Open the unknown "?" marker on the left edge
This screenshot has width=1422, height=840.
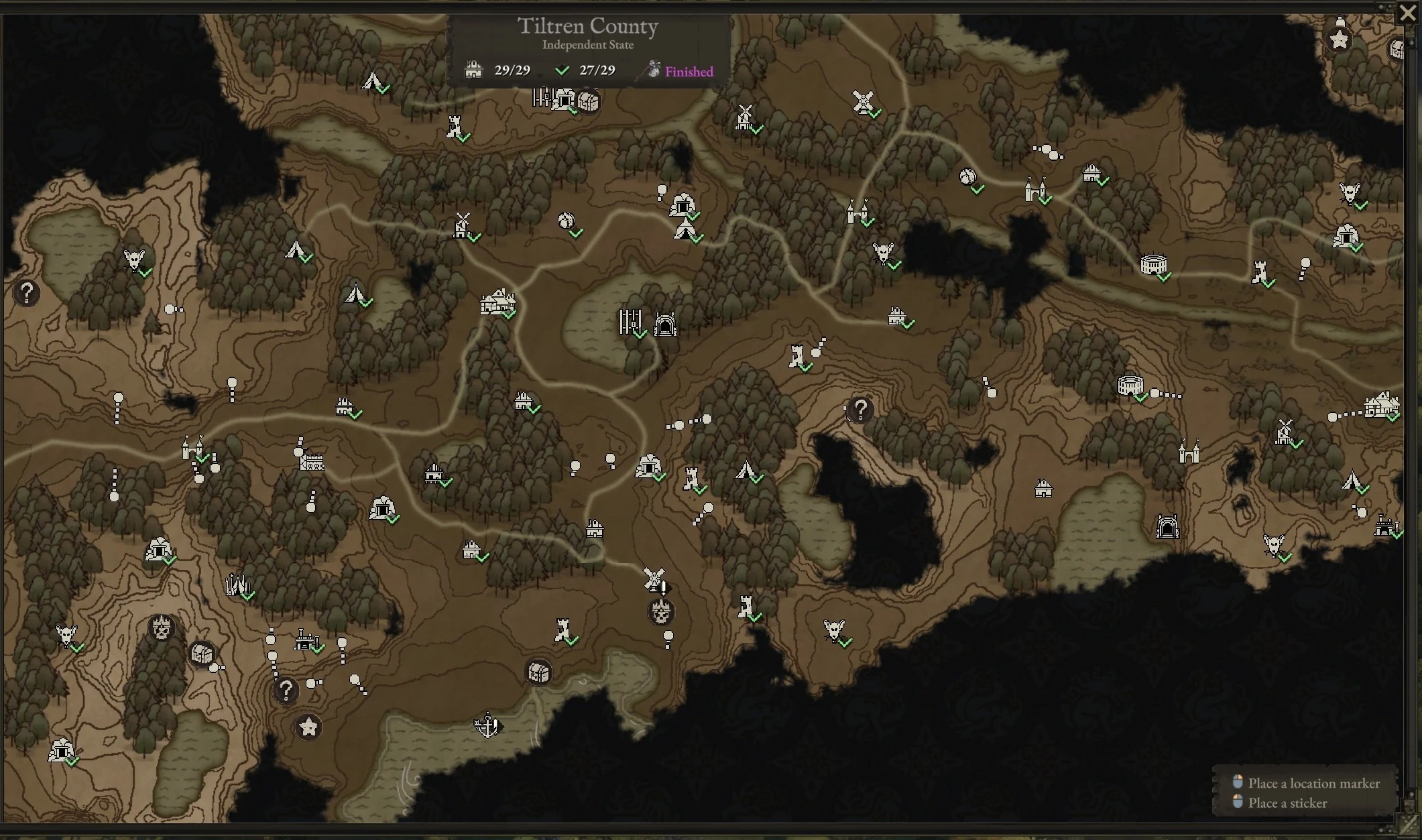tap(27, 292)
